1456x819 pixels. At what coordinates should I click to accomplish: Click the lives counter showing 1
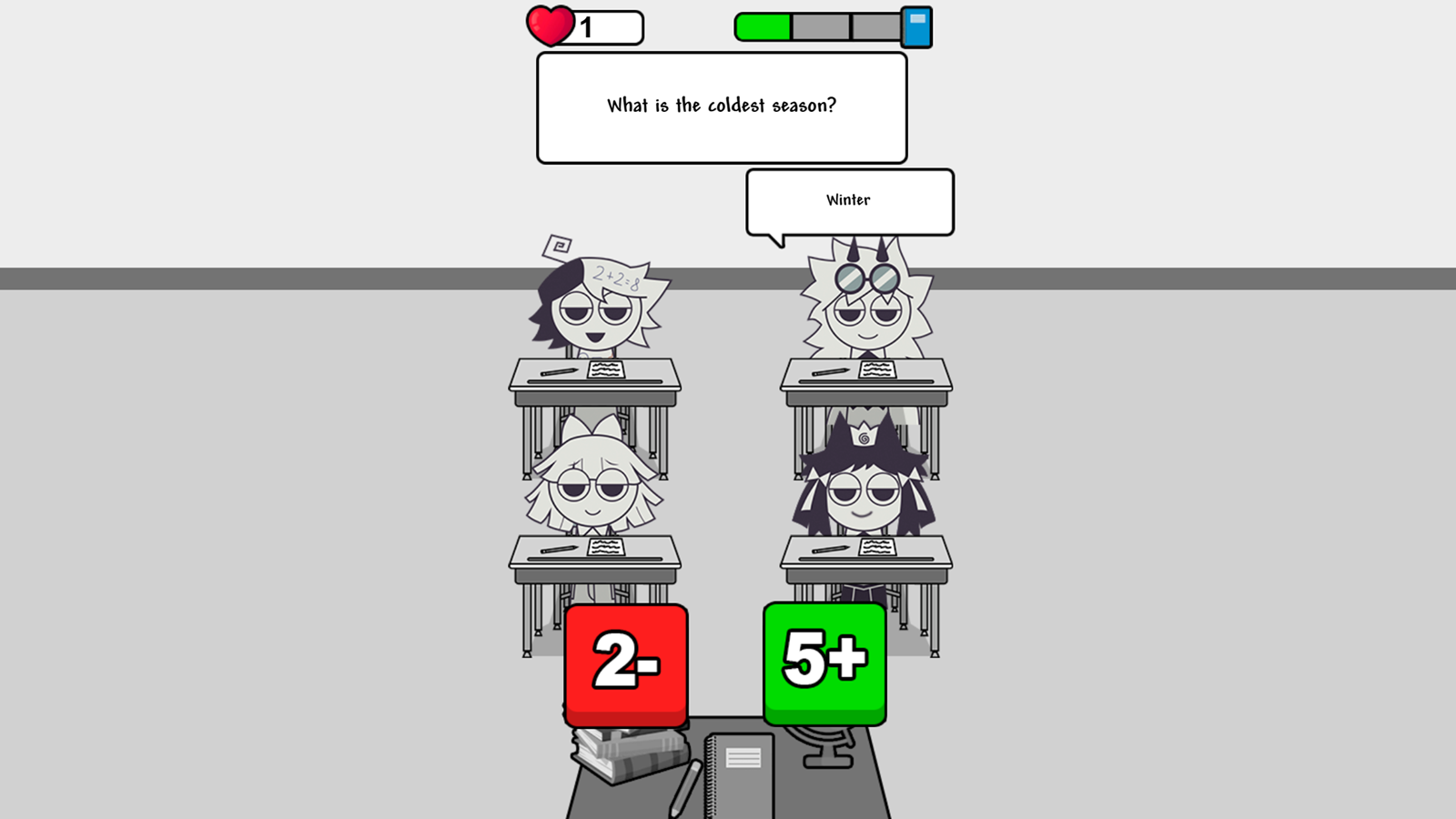(x=589, y=25)
